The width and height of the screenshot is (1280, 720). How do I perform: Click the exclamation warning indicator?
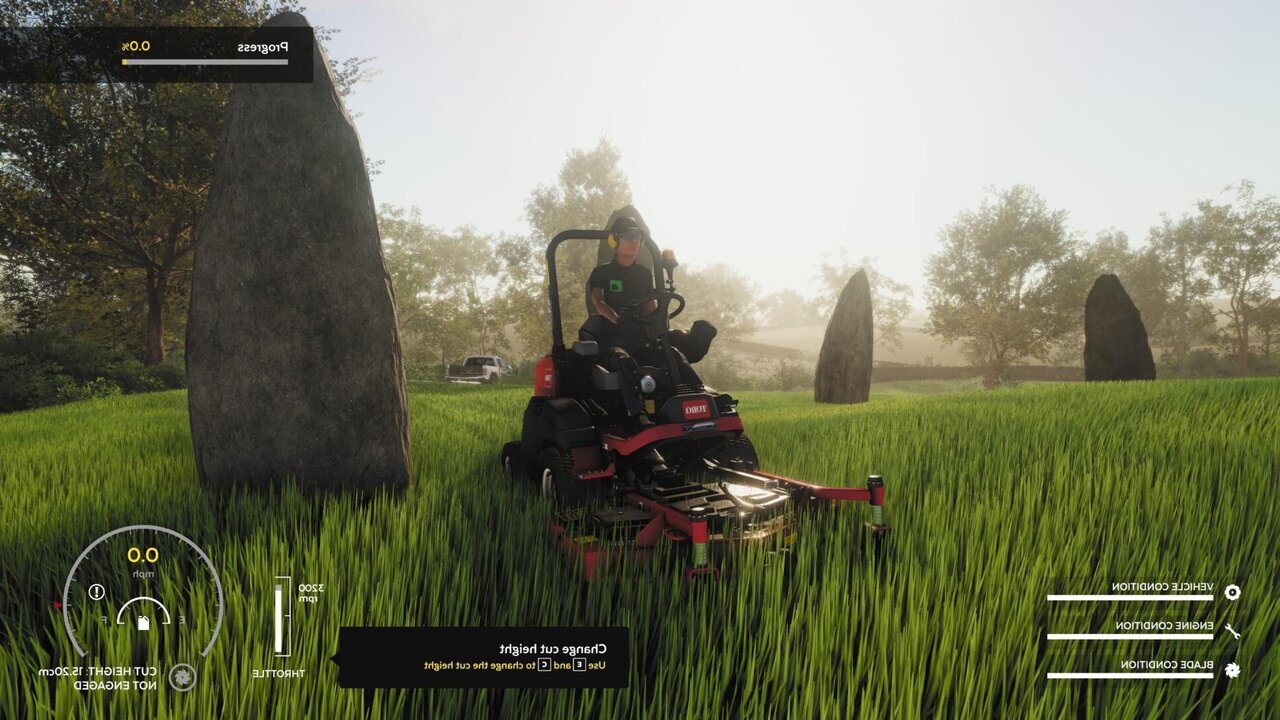96,592
